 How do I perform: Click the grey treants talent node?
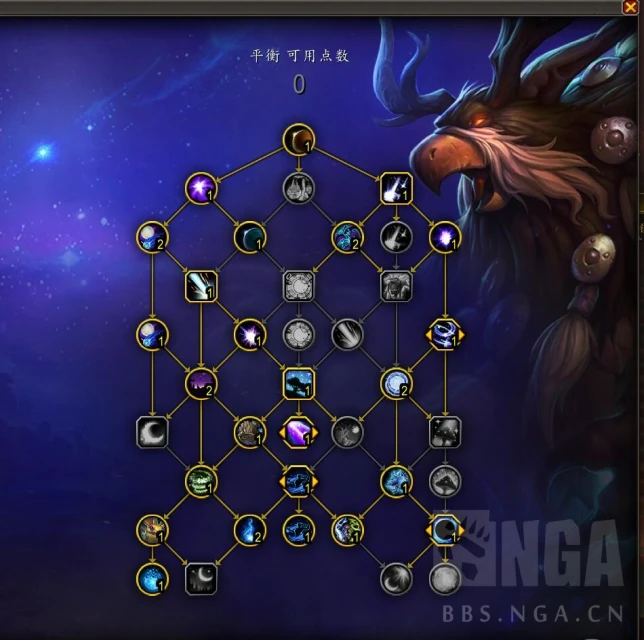coord(298,187)
